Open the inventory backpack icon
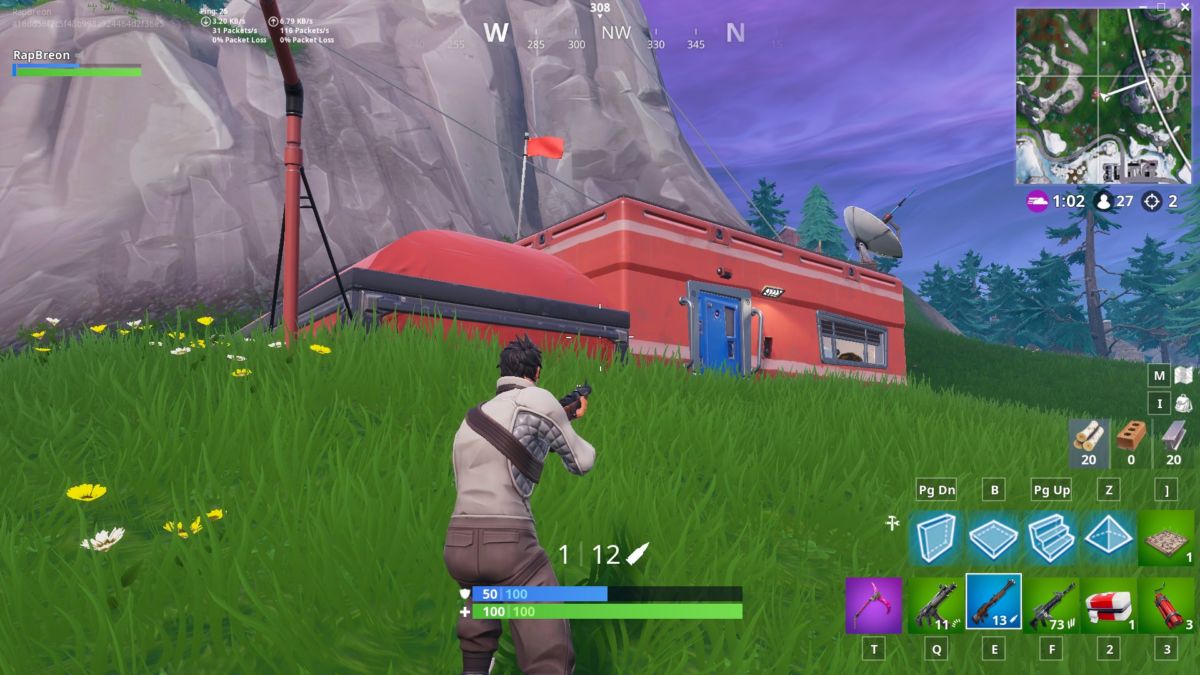The image size is (1200, 675). click(x=1183, y=404)
